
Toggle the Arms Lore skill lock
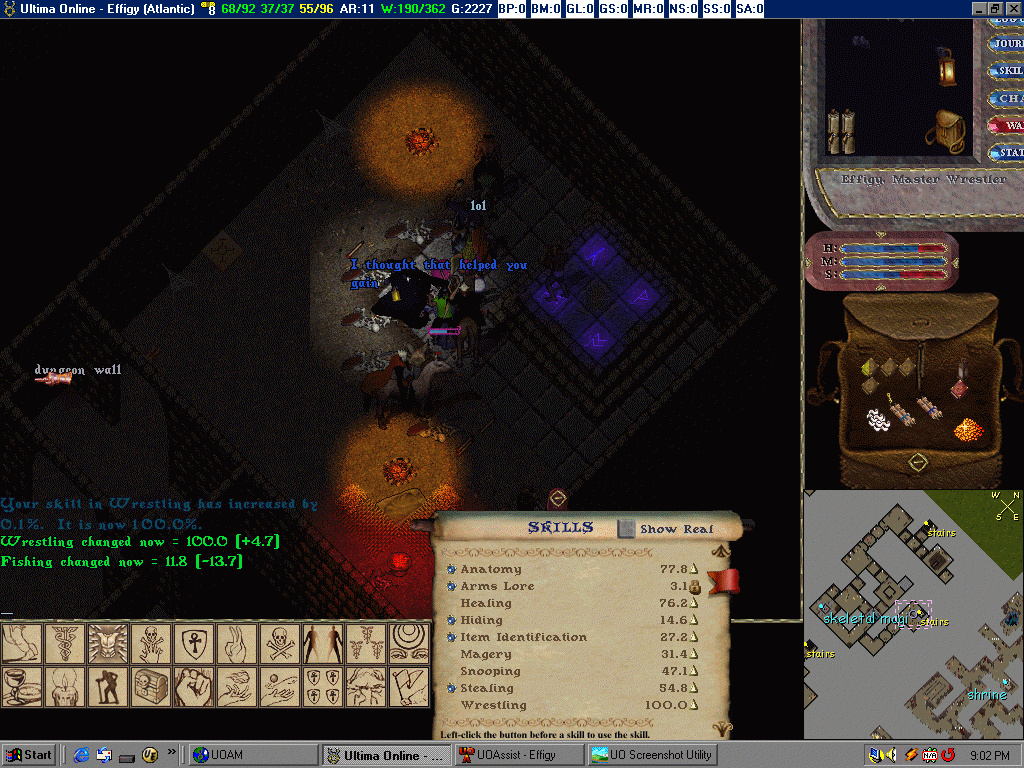[x=694, y=587]
